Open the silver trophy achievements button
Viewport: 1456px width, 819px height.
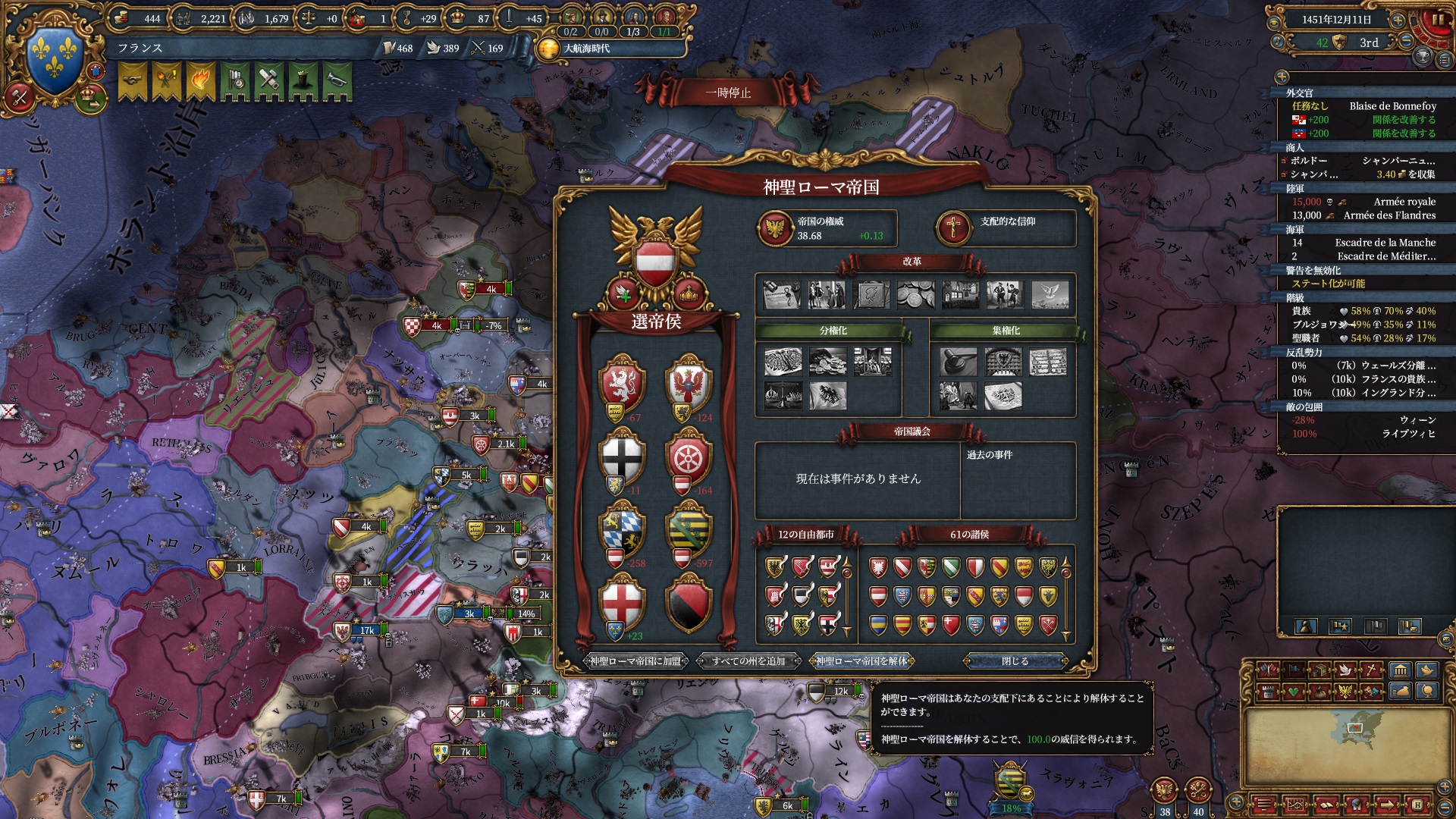(x=1423, y=56)
